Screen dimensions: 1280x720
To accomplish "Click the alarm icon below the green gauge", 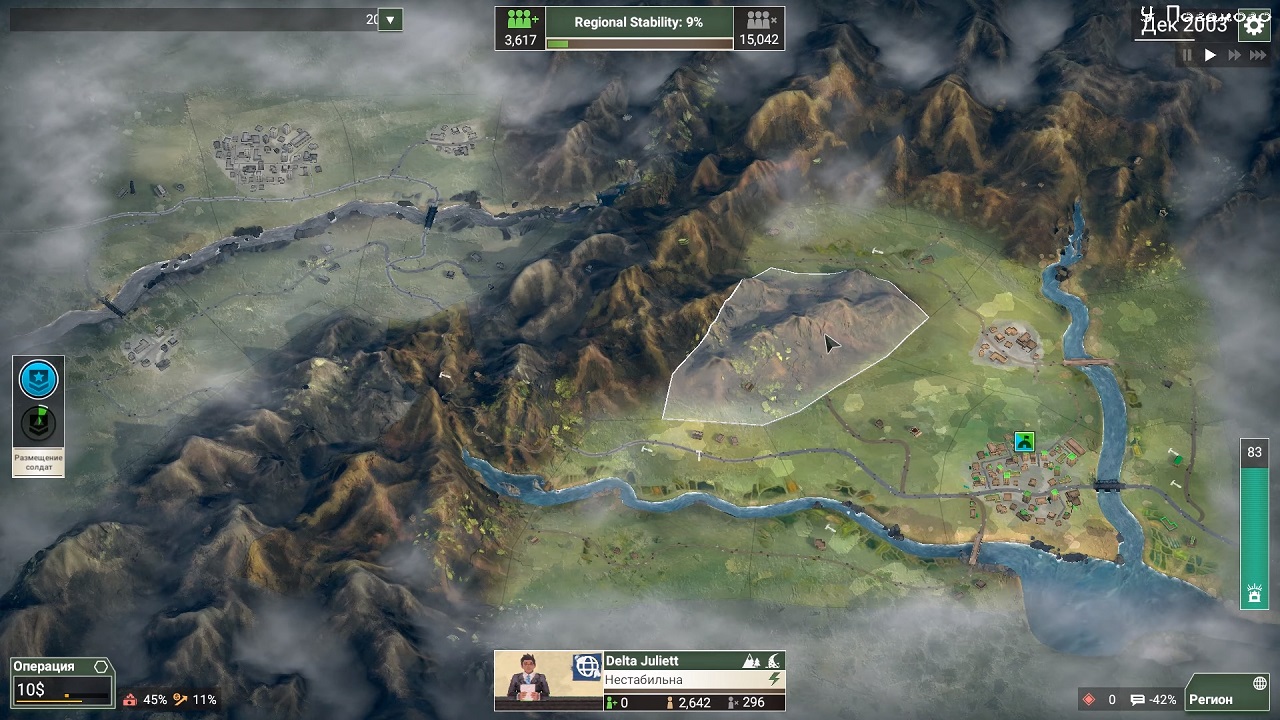I will [1253, 594].
